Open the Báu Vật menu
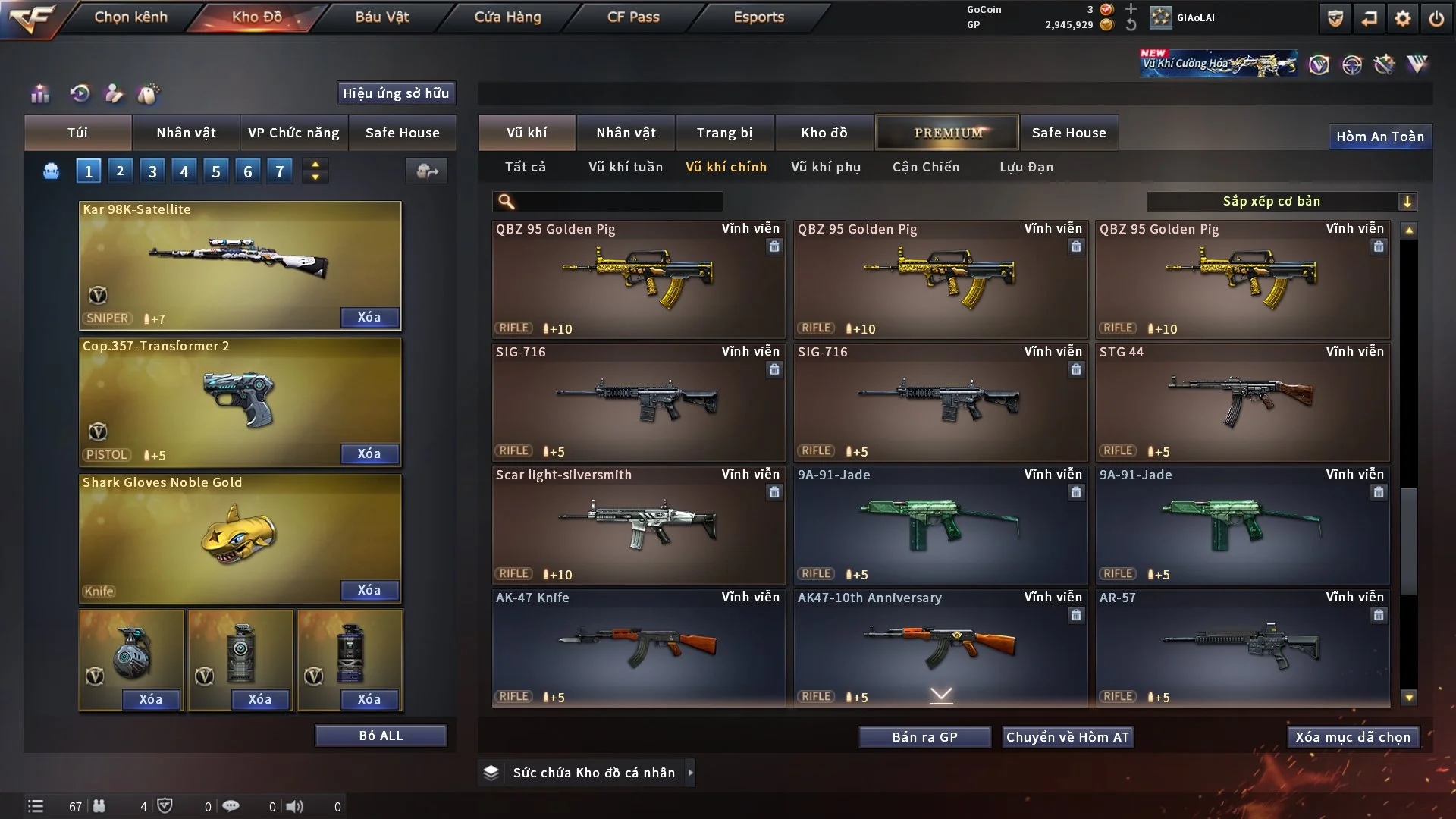Image resolution: width=1456 pixels, height=819 pixels. [381, 17]
